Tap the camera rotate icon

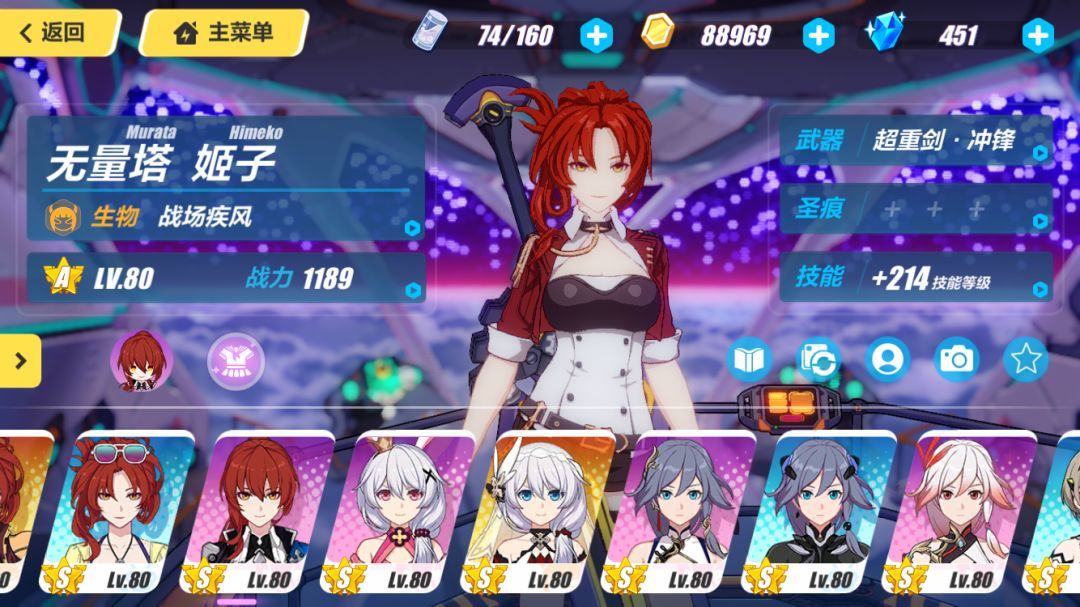coord(818,359)
